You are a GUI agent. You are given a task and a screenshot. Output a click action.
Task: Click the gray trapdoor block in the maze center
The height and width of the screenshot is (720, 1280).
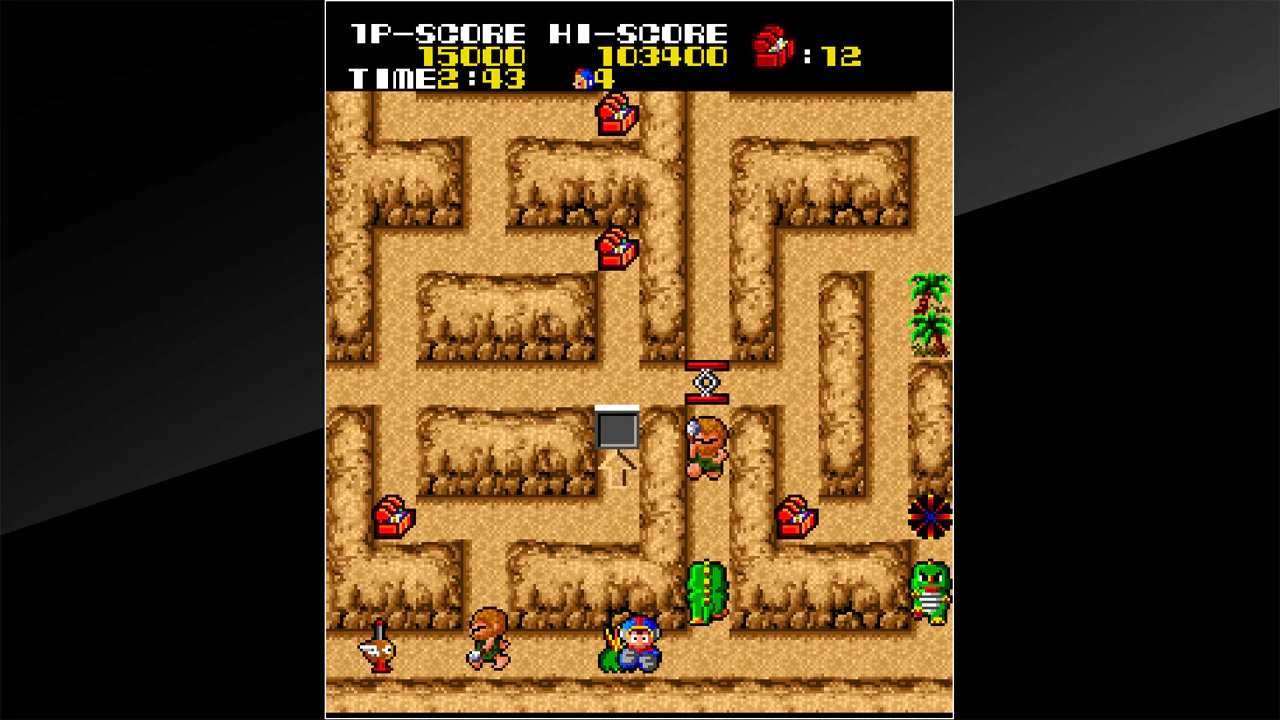pos(617,428)
